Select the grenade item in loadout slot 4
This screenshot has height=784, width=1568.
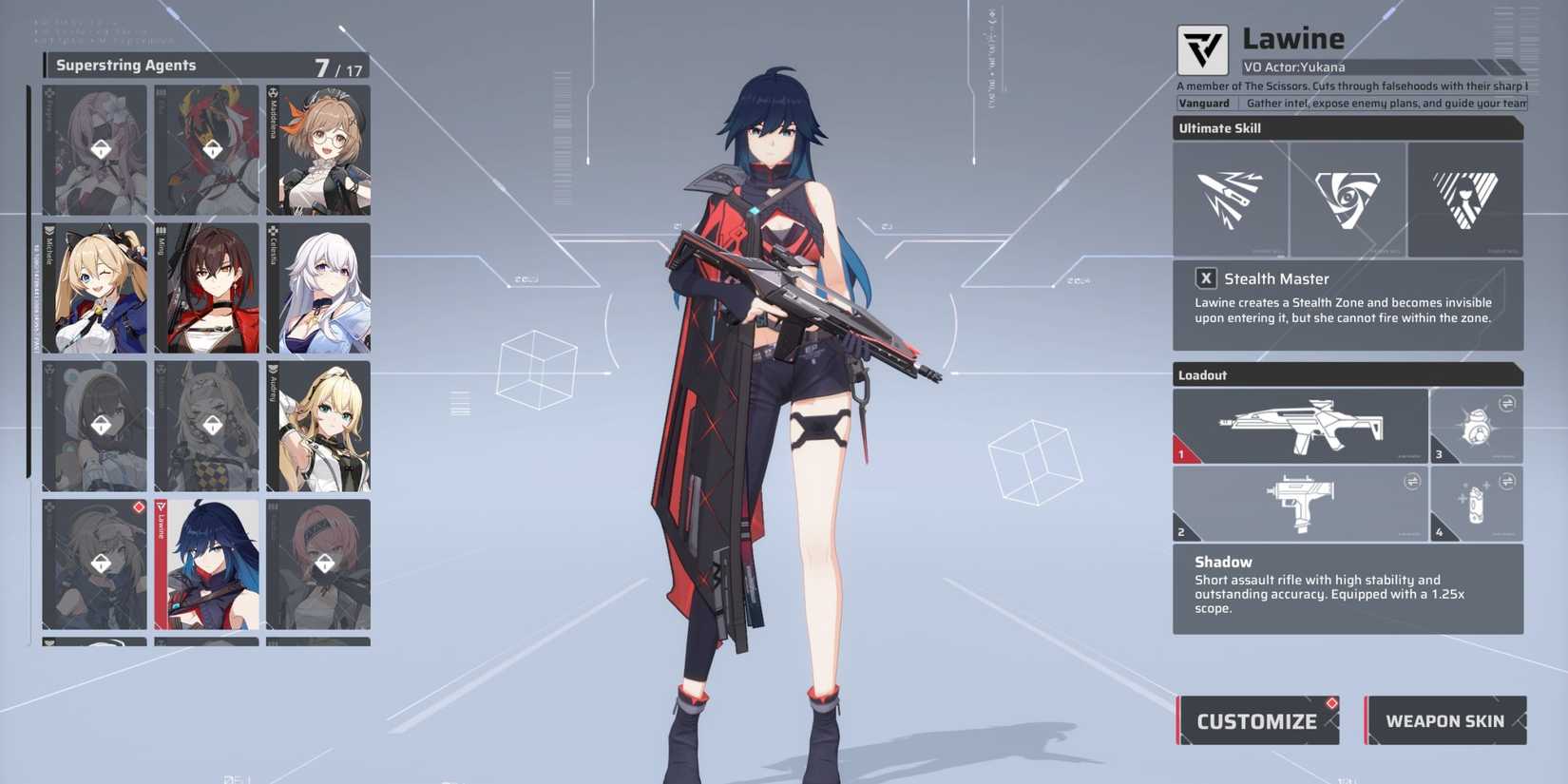tap(1477, 504)
